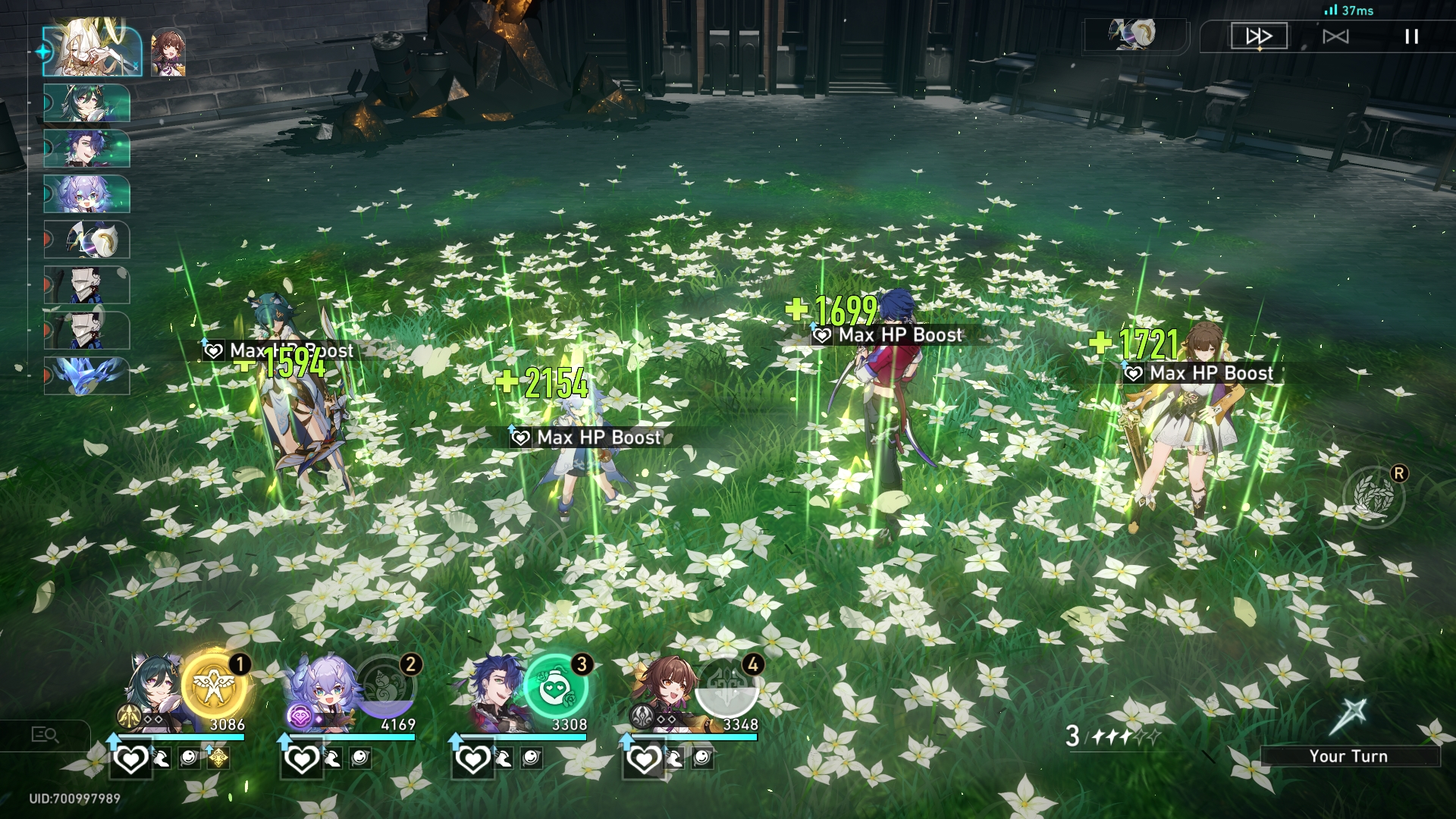Click the enemy target indicator at the top
The height and width of the screenshot is (819, 1456).
(1135, 35)
